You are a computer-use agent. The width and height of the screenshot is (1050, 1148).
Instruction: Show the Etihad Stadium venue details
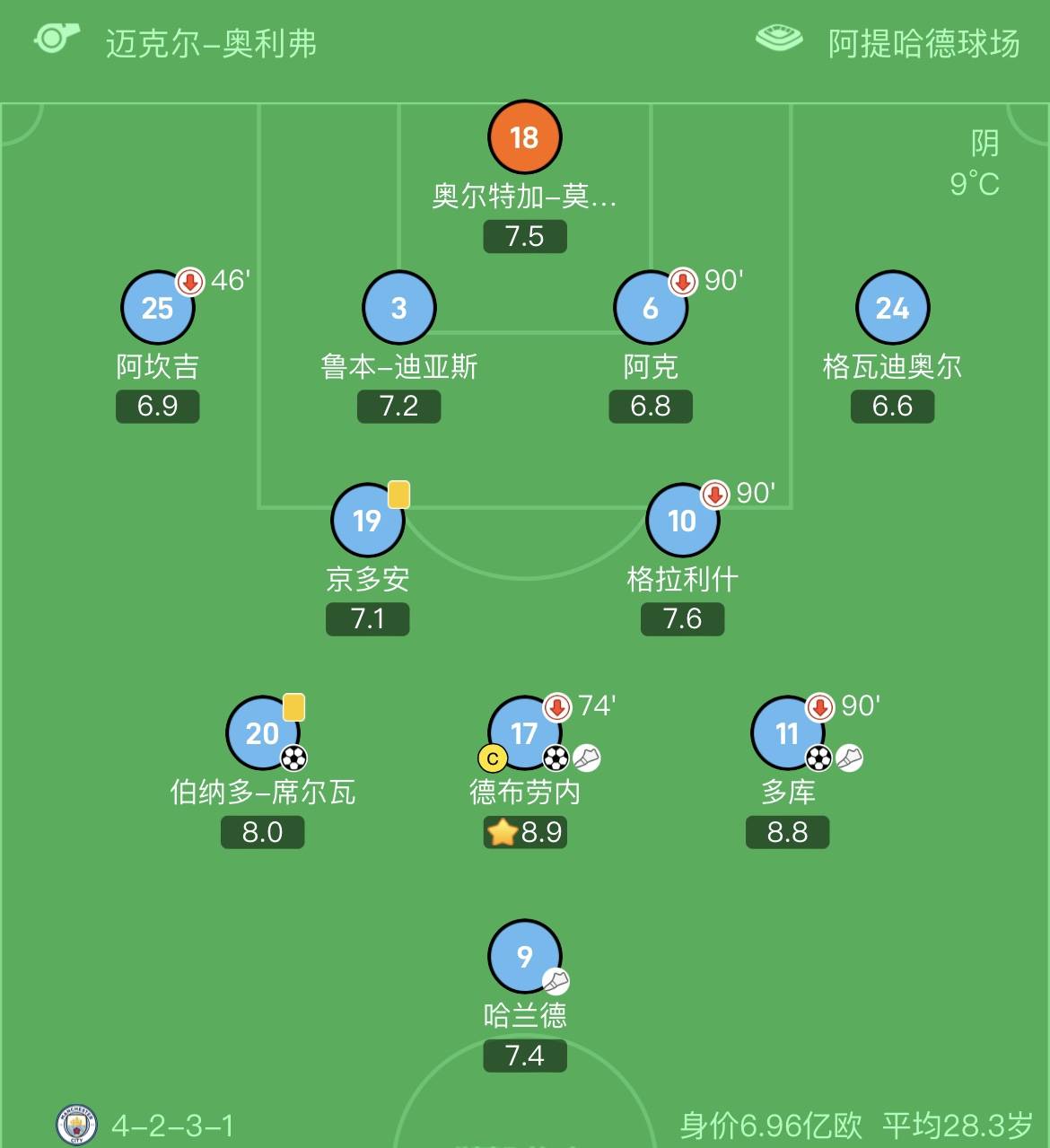[x=923, y=43]
